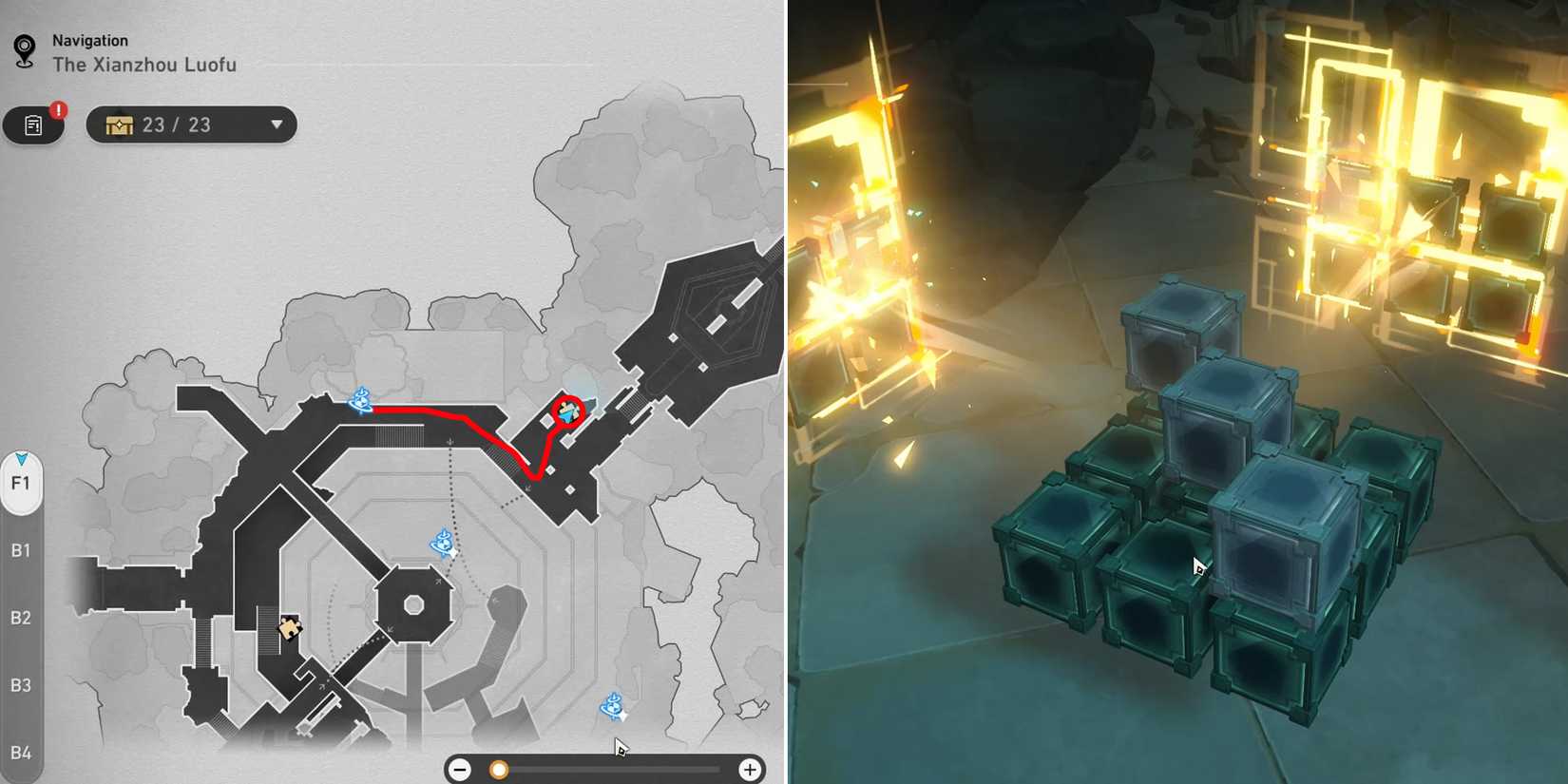Image resolution: width=1568 pixels, height=784 pixels.
Task: Click the Navigation location pin icon
Action: pos(24,48)
